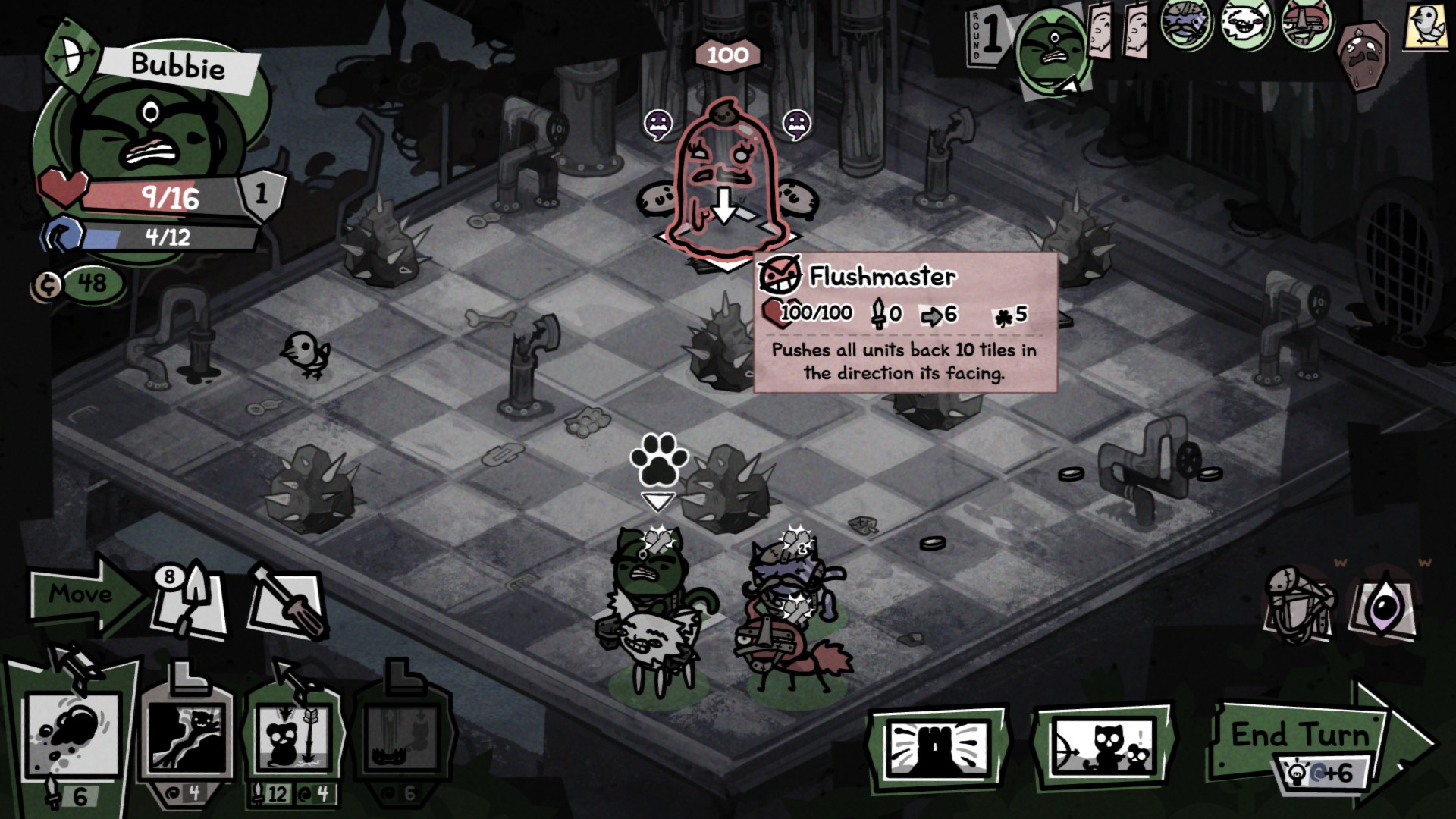The image size is (1456, 819).
Task: Select the purple eye trinket icon
Action: click(x=1385, y=607)
